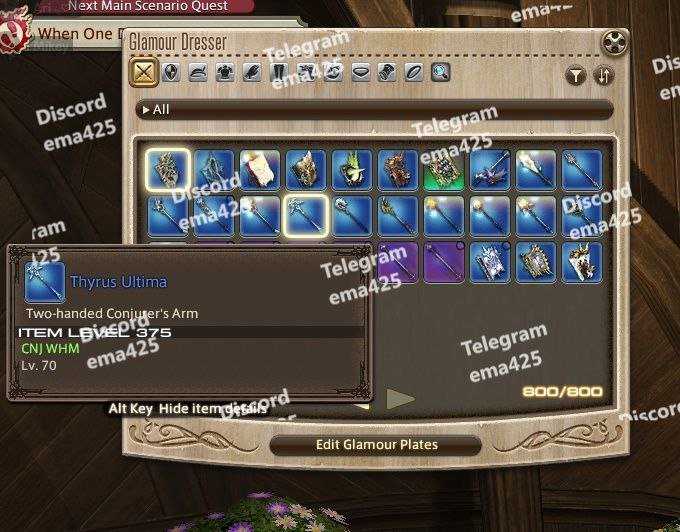Open the Next Main Scenario Quest tracker
The image size is (680, 532).
pos(150,6)
